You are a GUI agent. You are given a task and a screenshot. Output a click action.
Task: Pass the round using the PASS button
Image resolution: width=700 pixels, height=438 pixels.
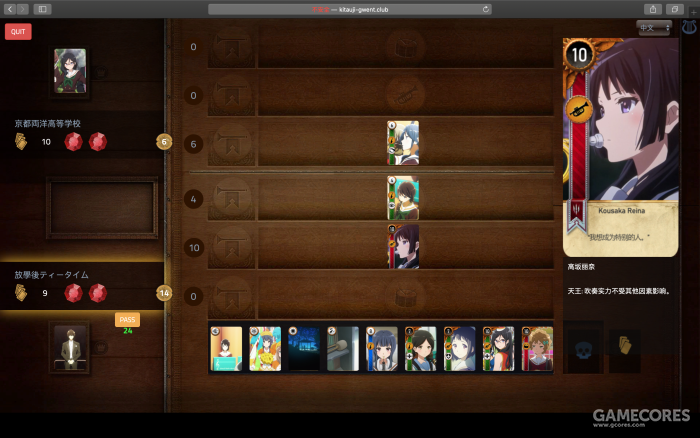pyautogui.click(x=127, y=319)
